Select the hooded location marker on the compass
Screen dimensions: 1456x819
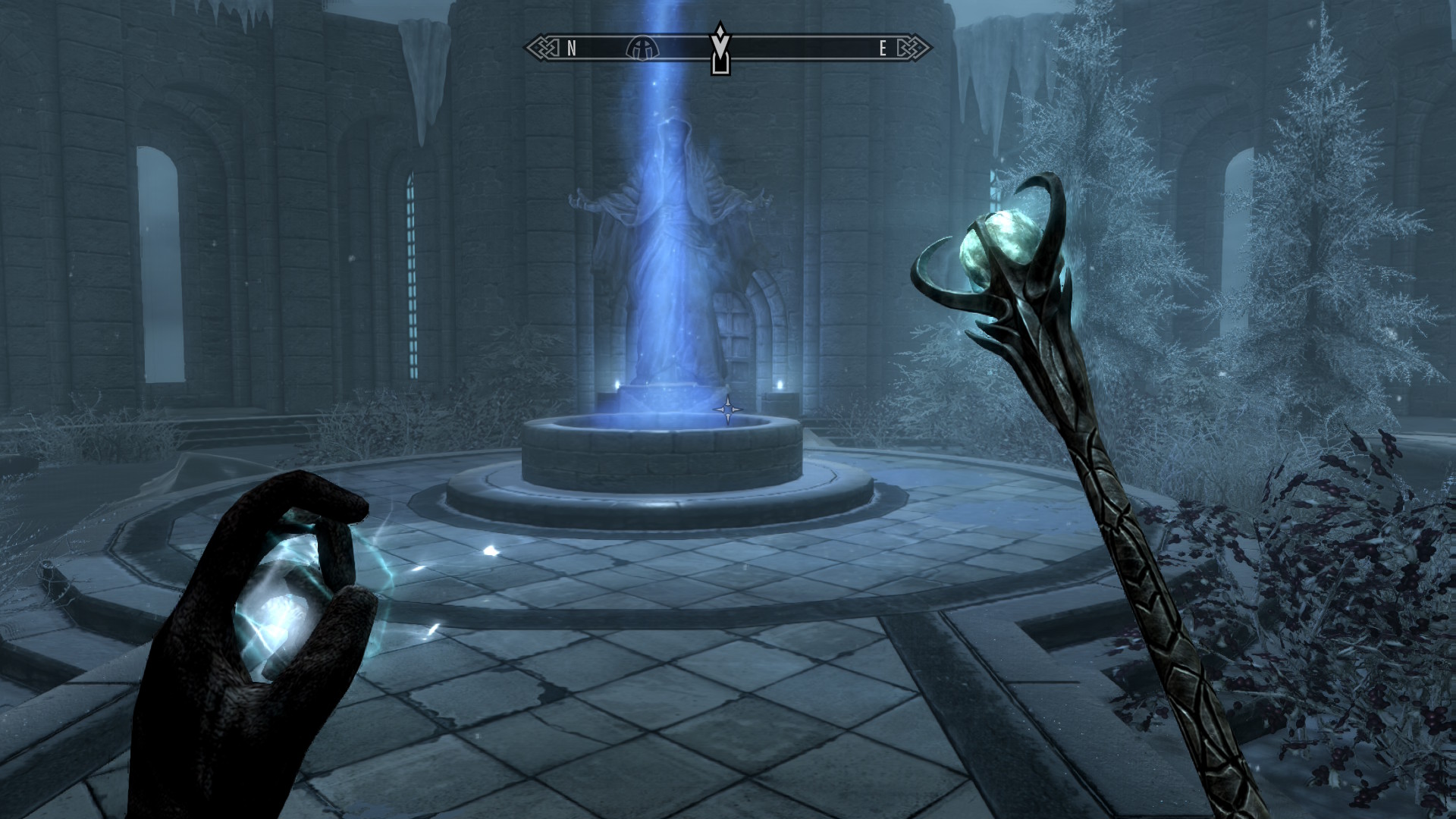(x=642, y=49)
